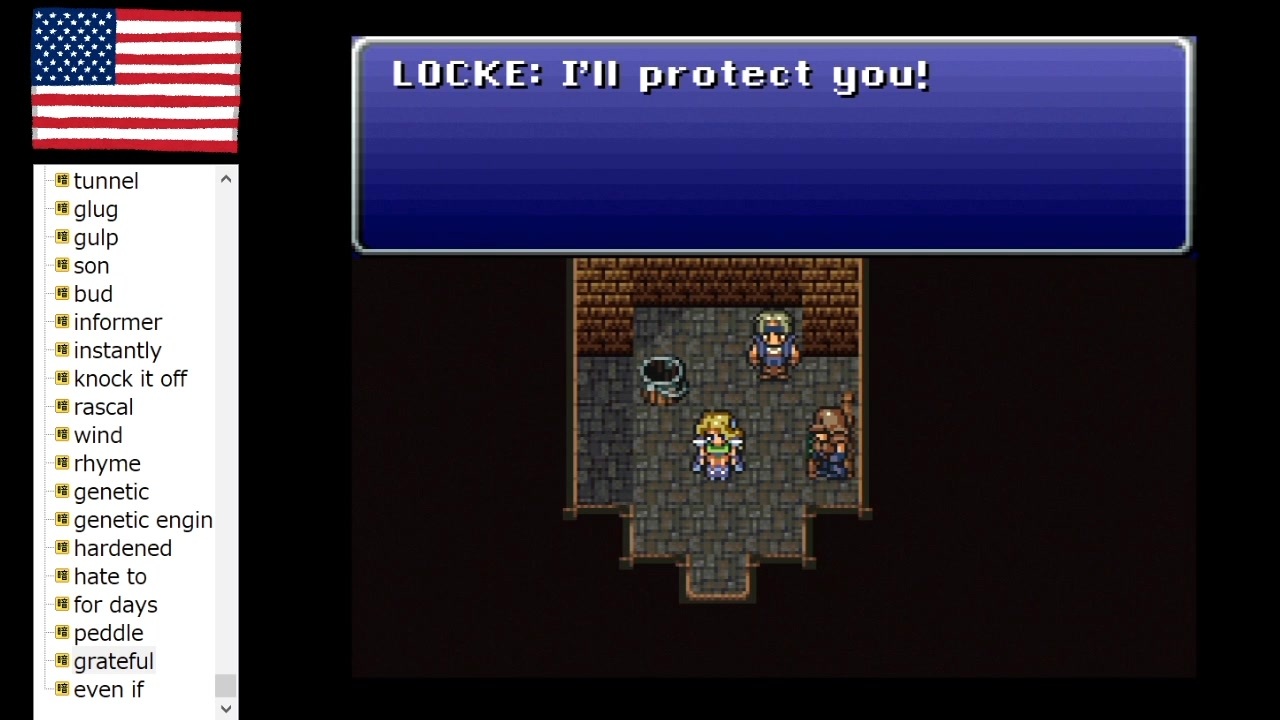This screenshot has height=720, width=1280.
Task: Click the dictionary icon beside "tunnel"
Action: tap(61, 181)
